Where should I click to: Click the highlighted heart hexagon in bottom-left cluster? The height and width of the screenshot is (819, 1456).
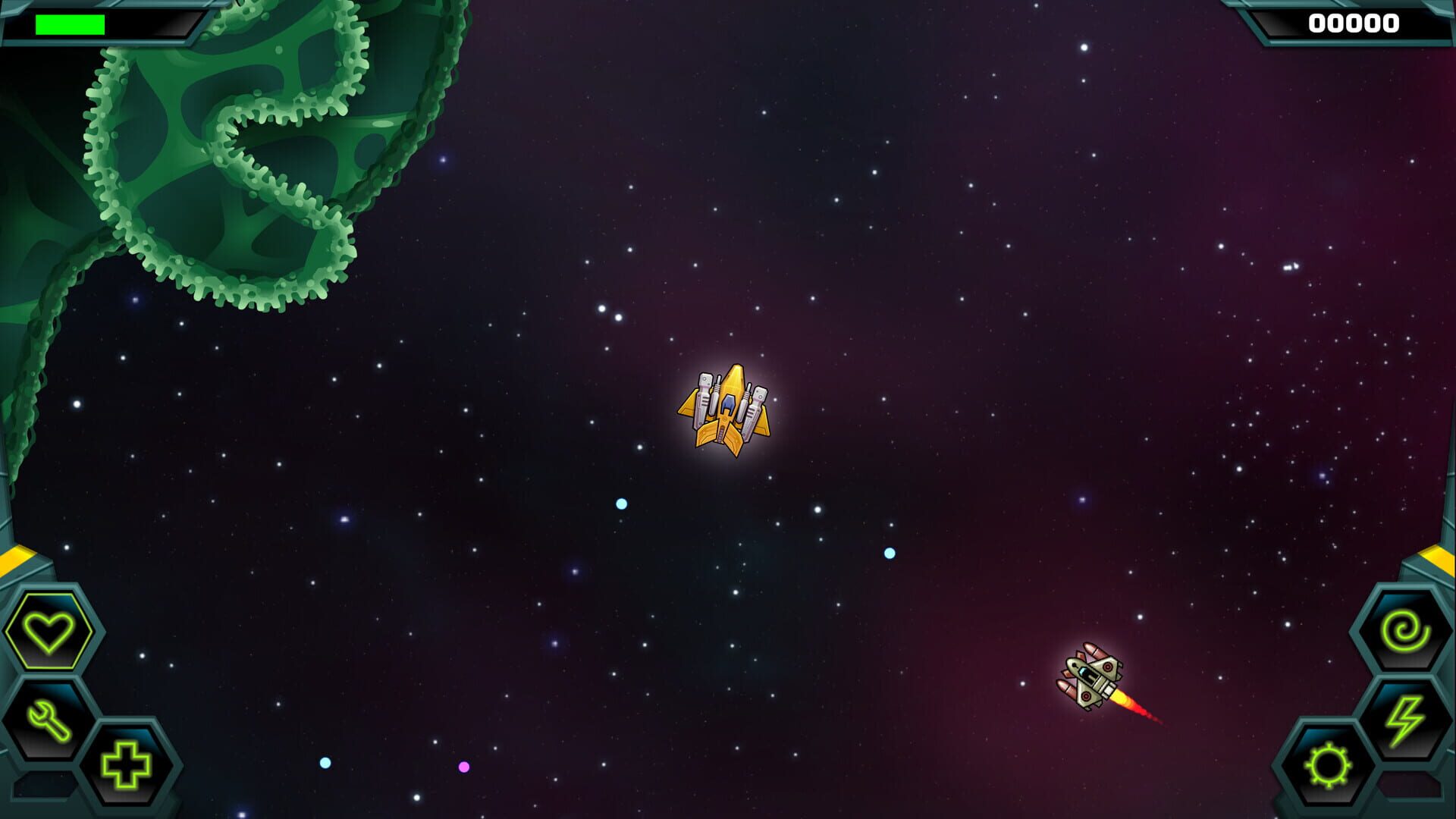49,631
